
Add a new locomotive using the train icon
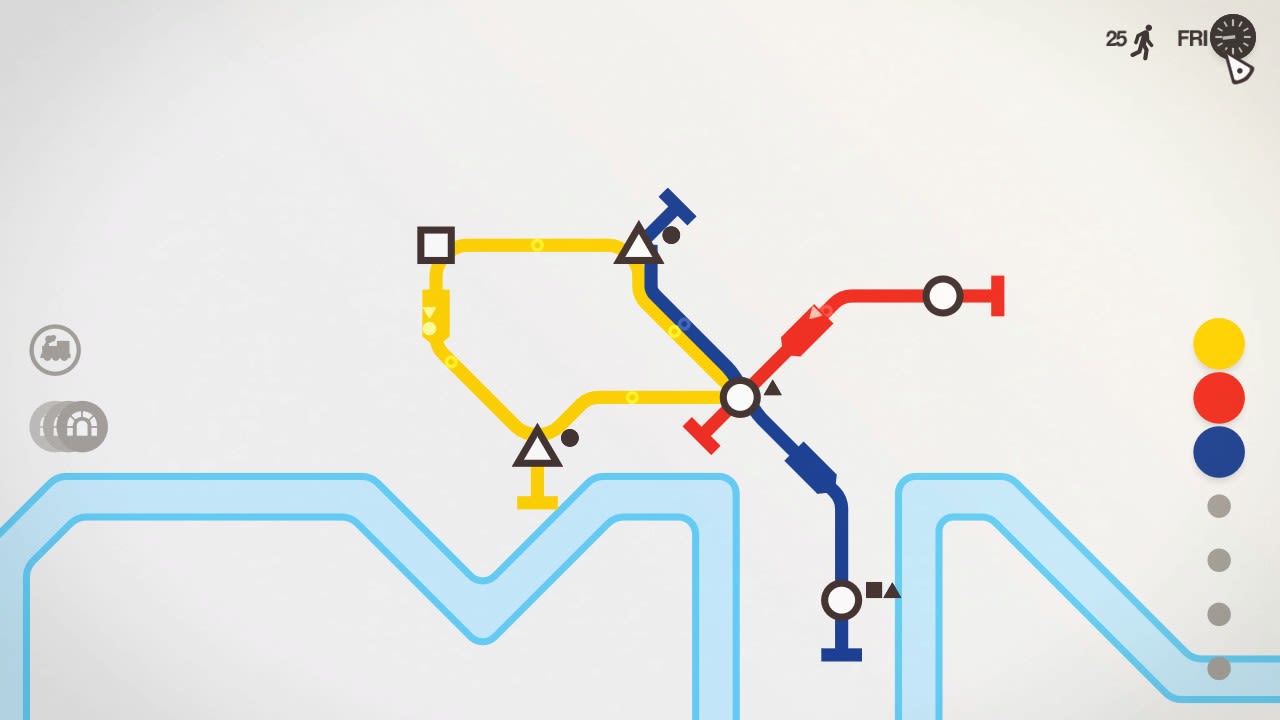55,351
